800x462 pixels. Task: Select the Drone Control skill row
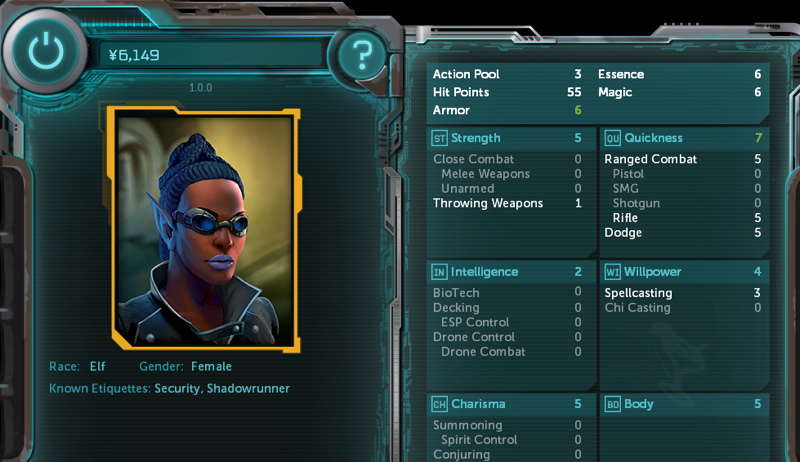(x=507, y=337)
